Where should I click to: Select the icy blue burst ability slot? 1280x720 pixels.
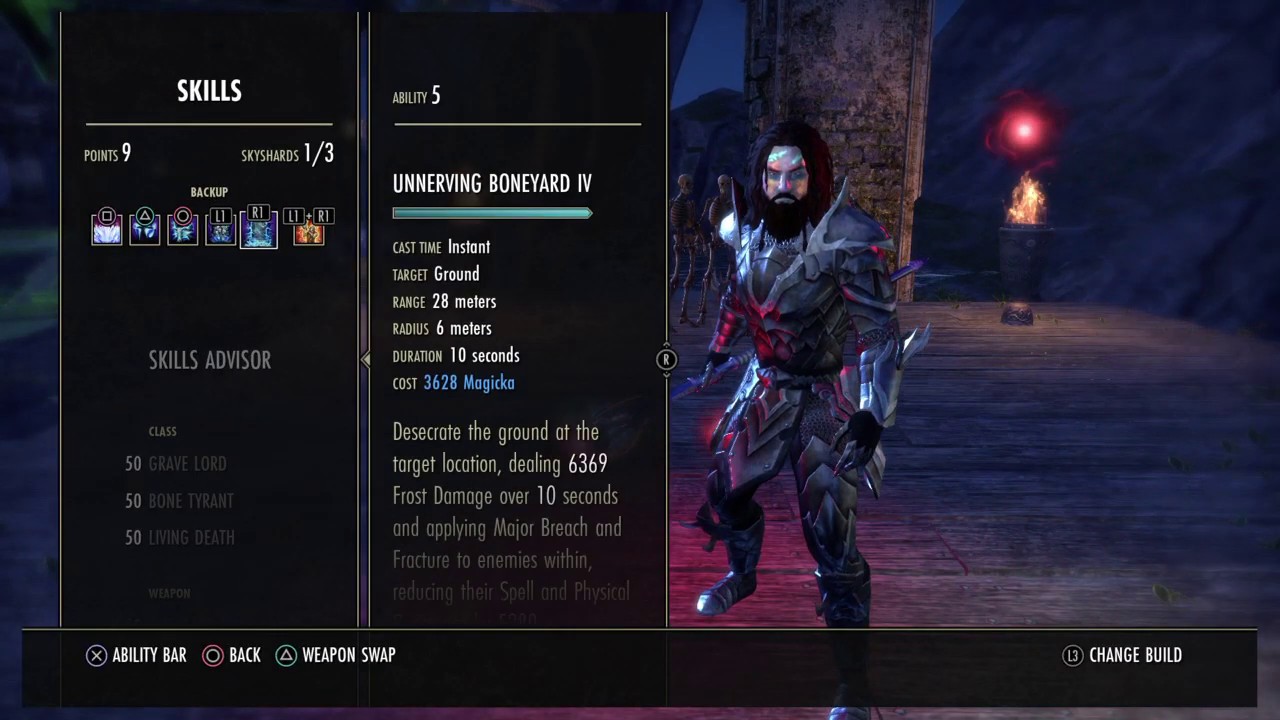(x=183, y=230)
